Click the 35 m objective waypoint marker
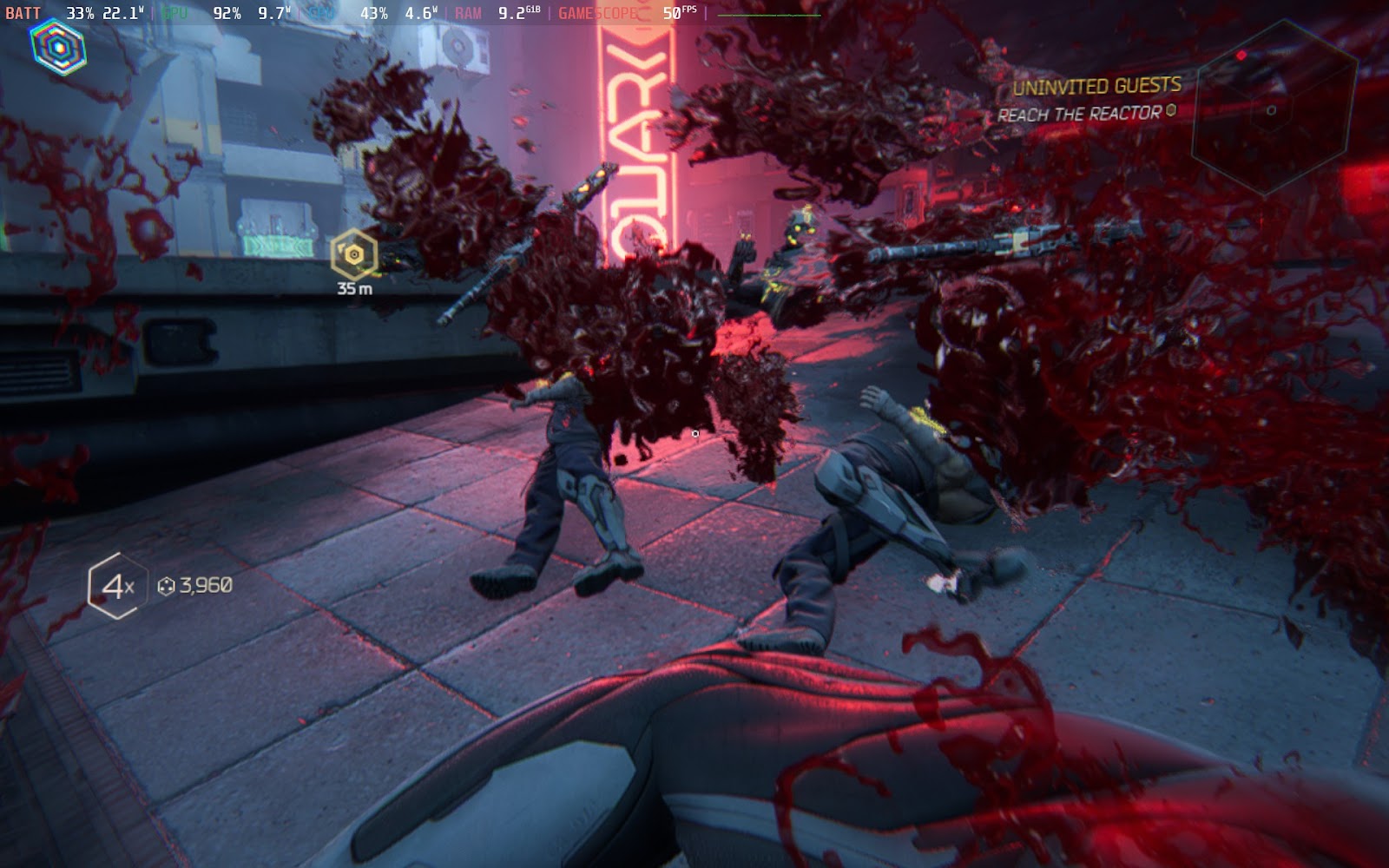The height and width of the screenshot is (868, 1389). click(354, 255)
